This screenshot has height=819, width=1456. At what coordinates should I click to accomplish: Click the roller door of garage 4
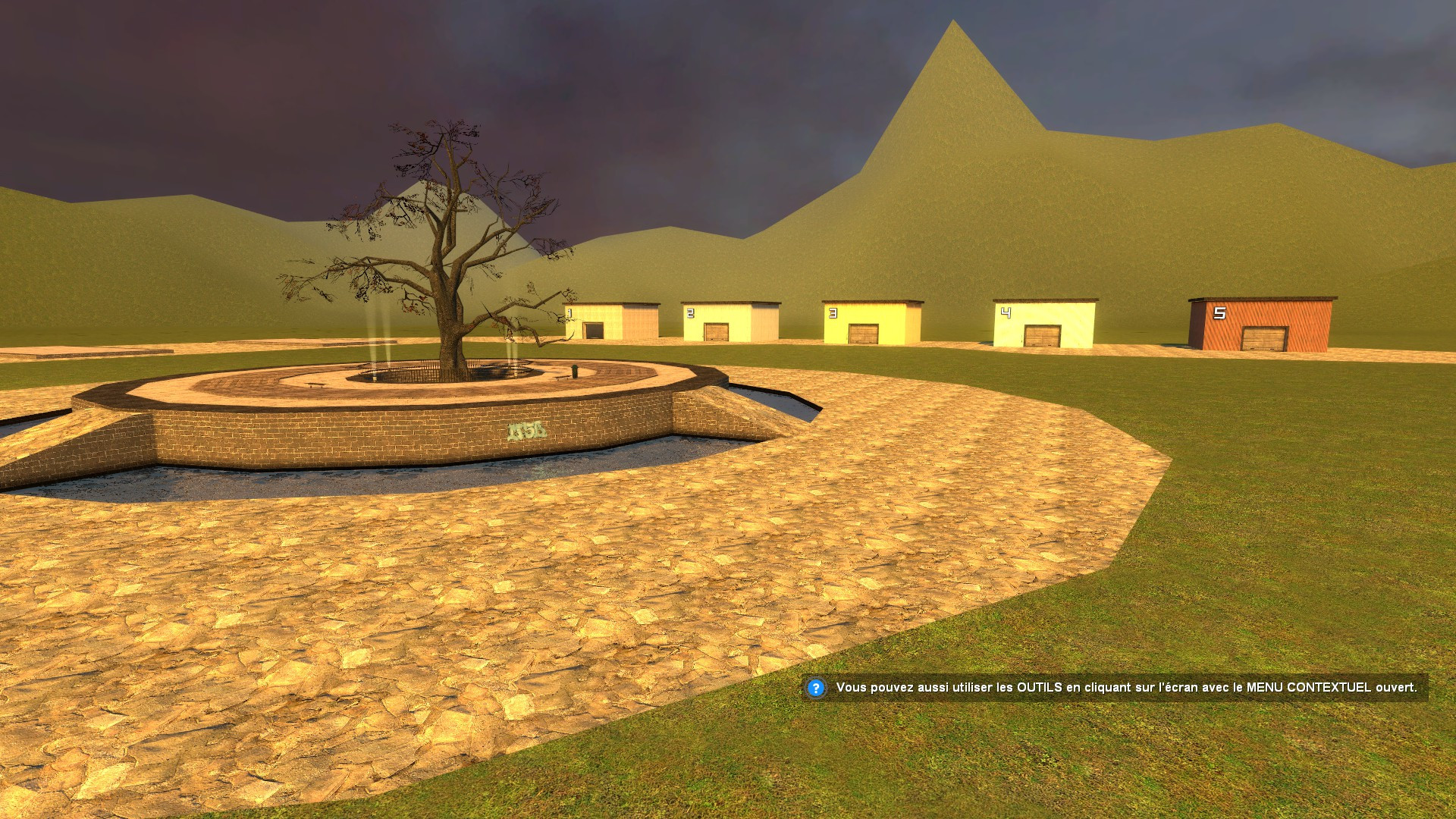[x=1043, y=334]
